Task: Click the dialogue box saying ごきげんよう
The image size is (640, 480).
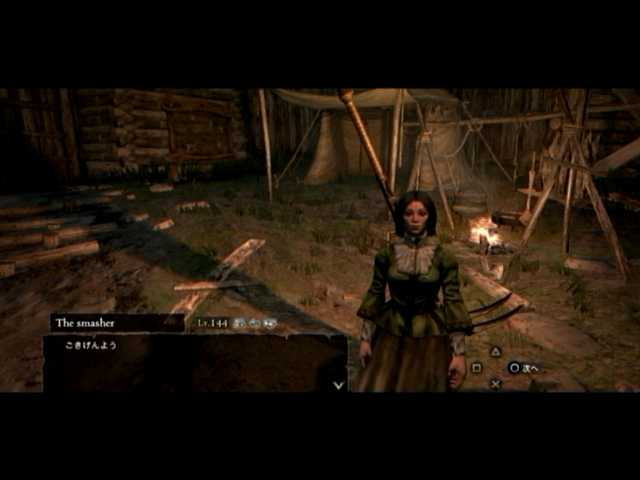Action: [x=195, y=362]
